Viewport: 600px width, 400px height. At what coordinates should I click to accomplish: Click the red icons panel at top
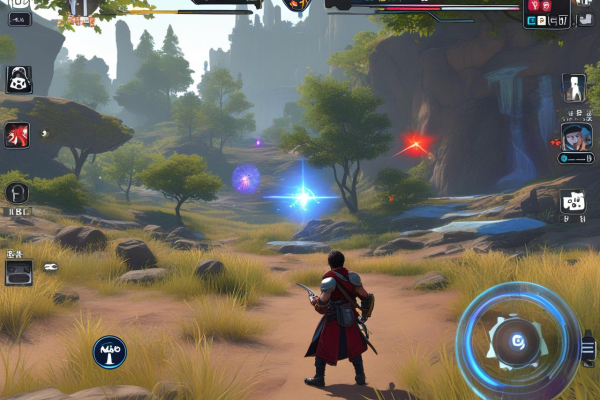[x=546, y=12]
